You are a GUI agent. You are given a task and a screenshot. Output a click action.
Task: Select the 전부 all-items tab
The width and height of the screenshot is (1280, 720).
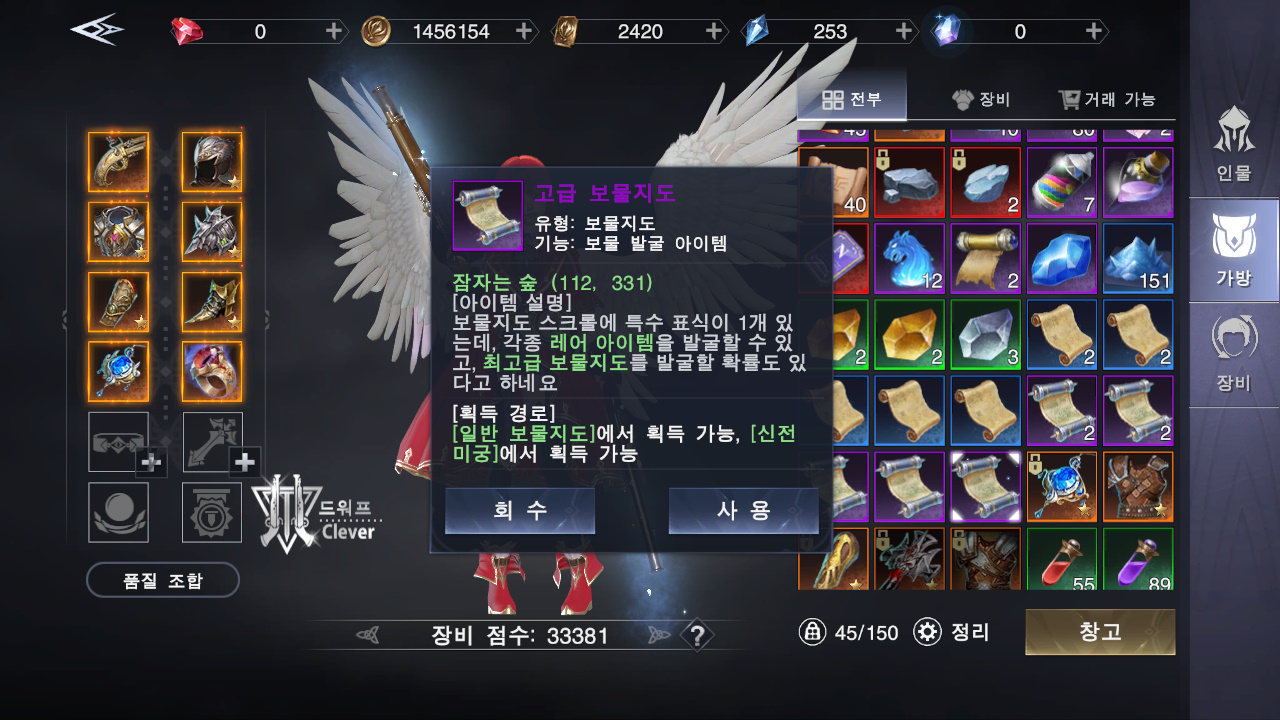[852, 99]
